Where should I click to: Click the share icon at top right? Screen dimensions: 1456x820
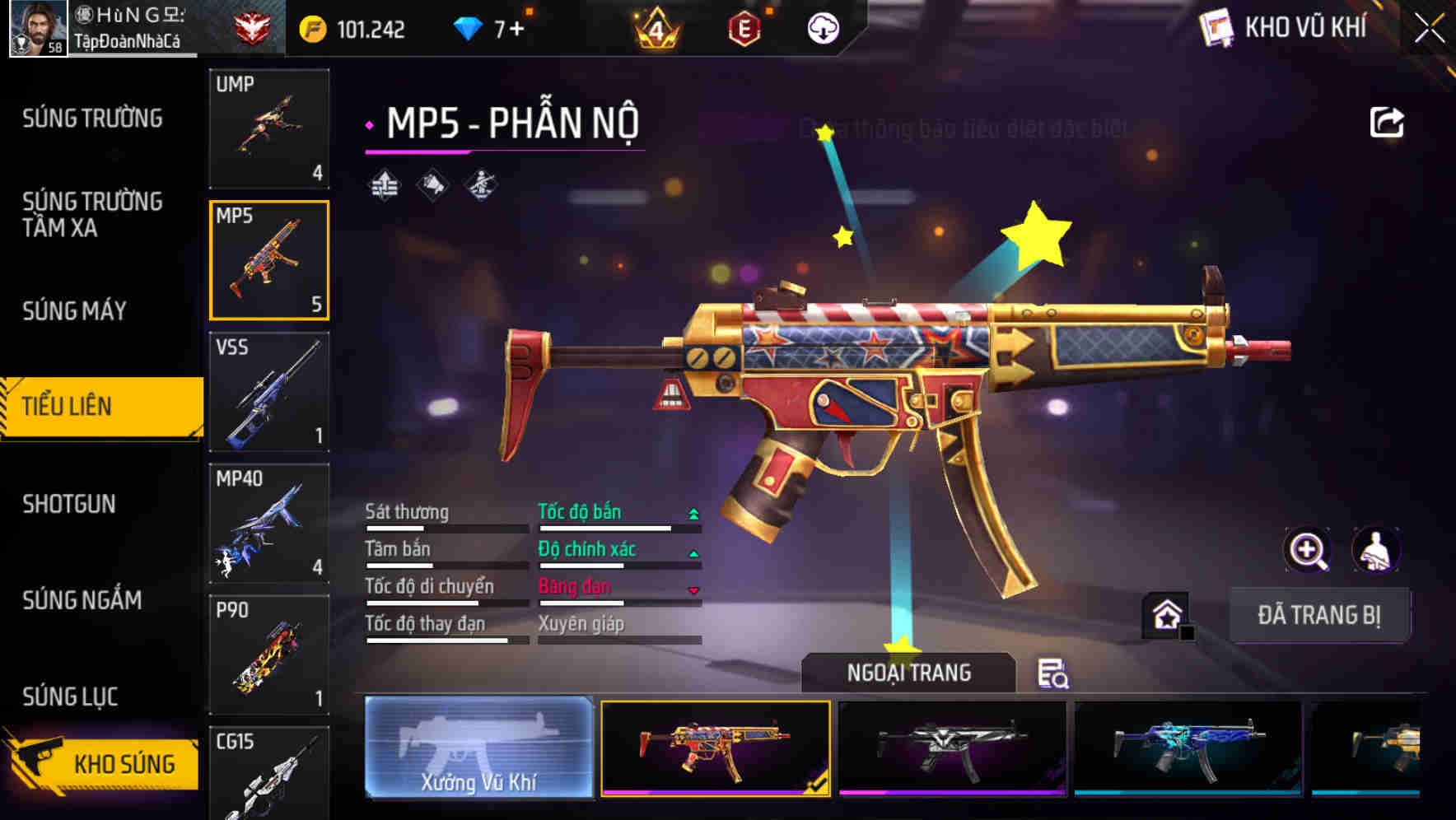[x=1388, y=121]
